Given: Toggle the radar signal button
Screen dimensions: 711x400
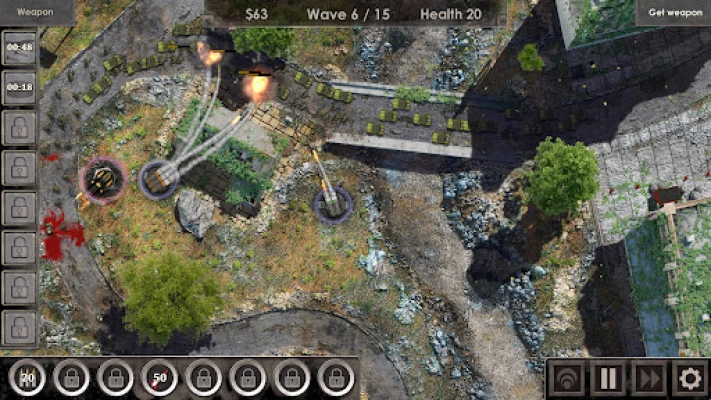Looking at the screenshot, I should pyautogui.click(x=566, y=379).
